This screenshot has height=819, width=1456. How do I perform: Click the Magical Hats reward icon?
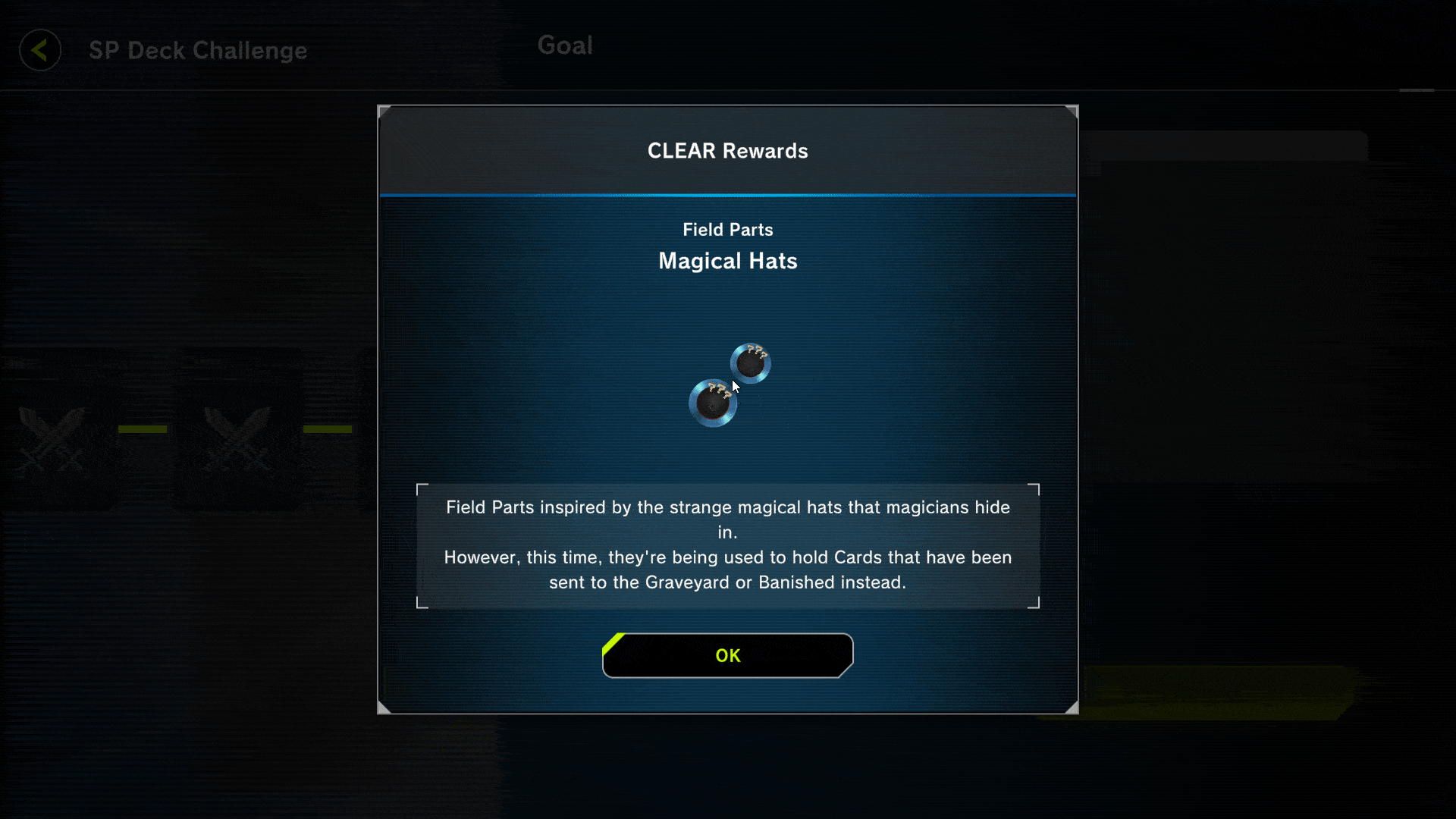[729, 384]
